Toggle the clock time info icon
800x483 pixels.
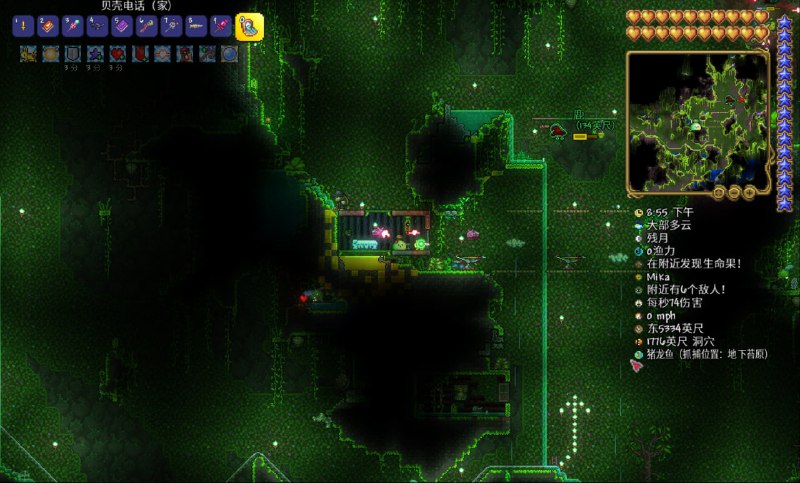[639, 212]
